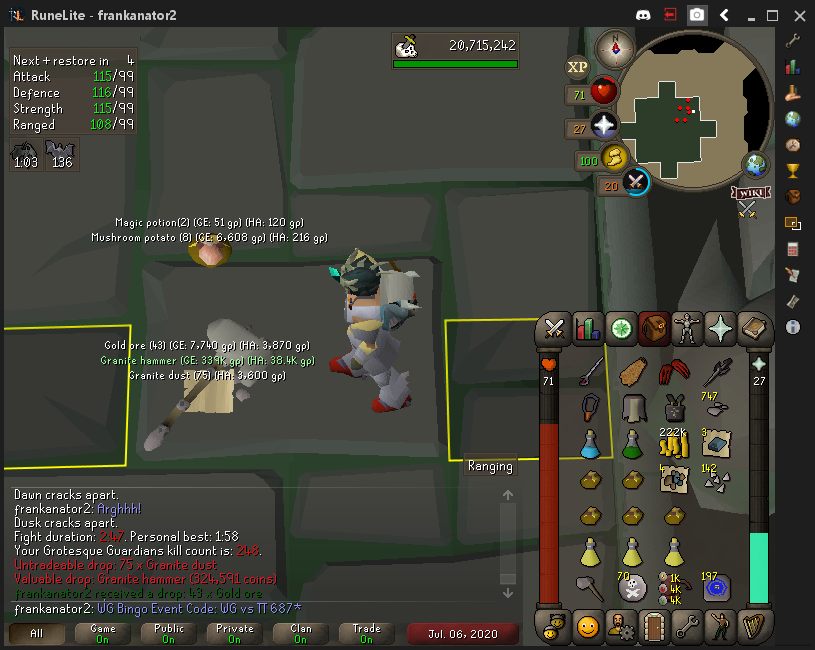
Task: Show the Worn Equipment tab
Action: 687,327
